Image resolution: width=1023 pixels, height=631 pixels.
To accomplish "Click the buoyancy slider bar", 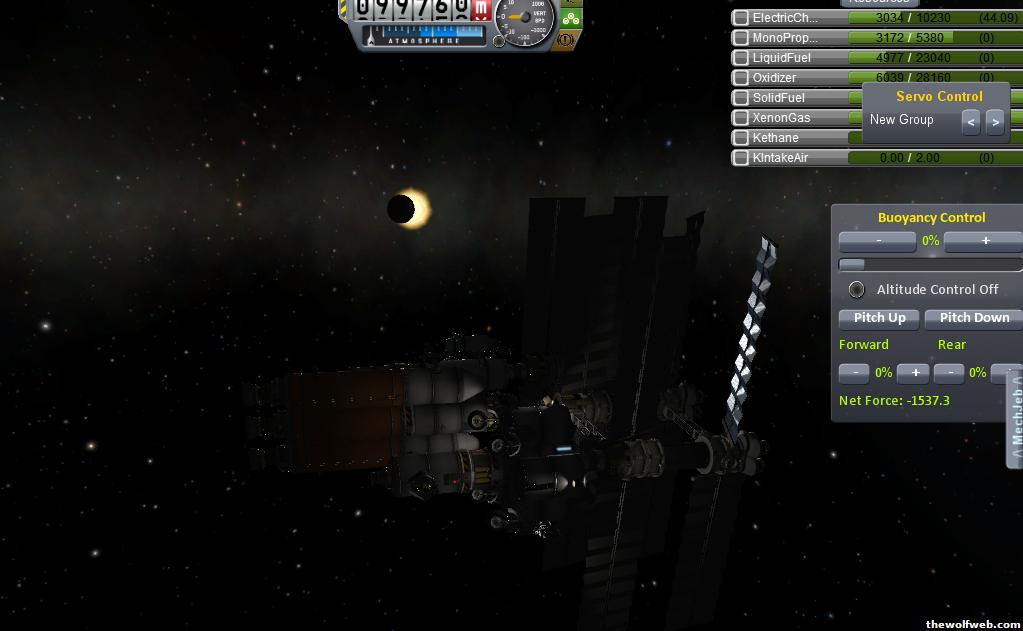I will tap(930, 265).
